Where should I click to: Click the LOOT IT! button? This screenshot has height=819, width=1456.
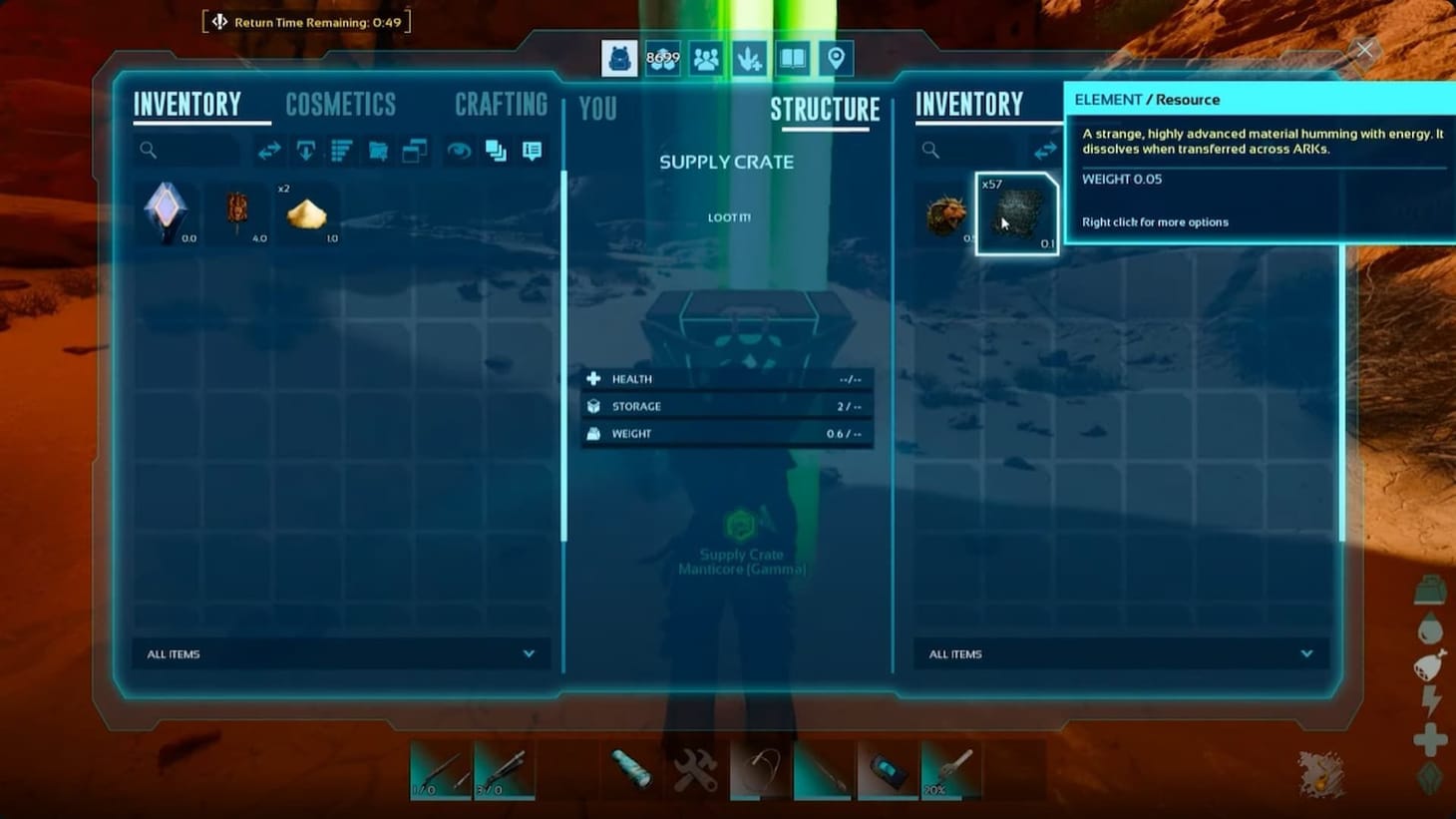[727, 216]
